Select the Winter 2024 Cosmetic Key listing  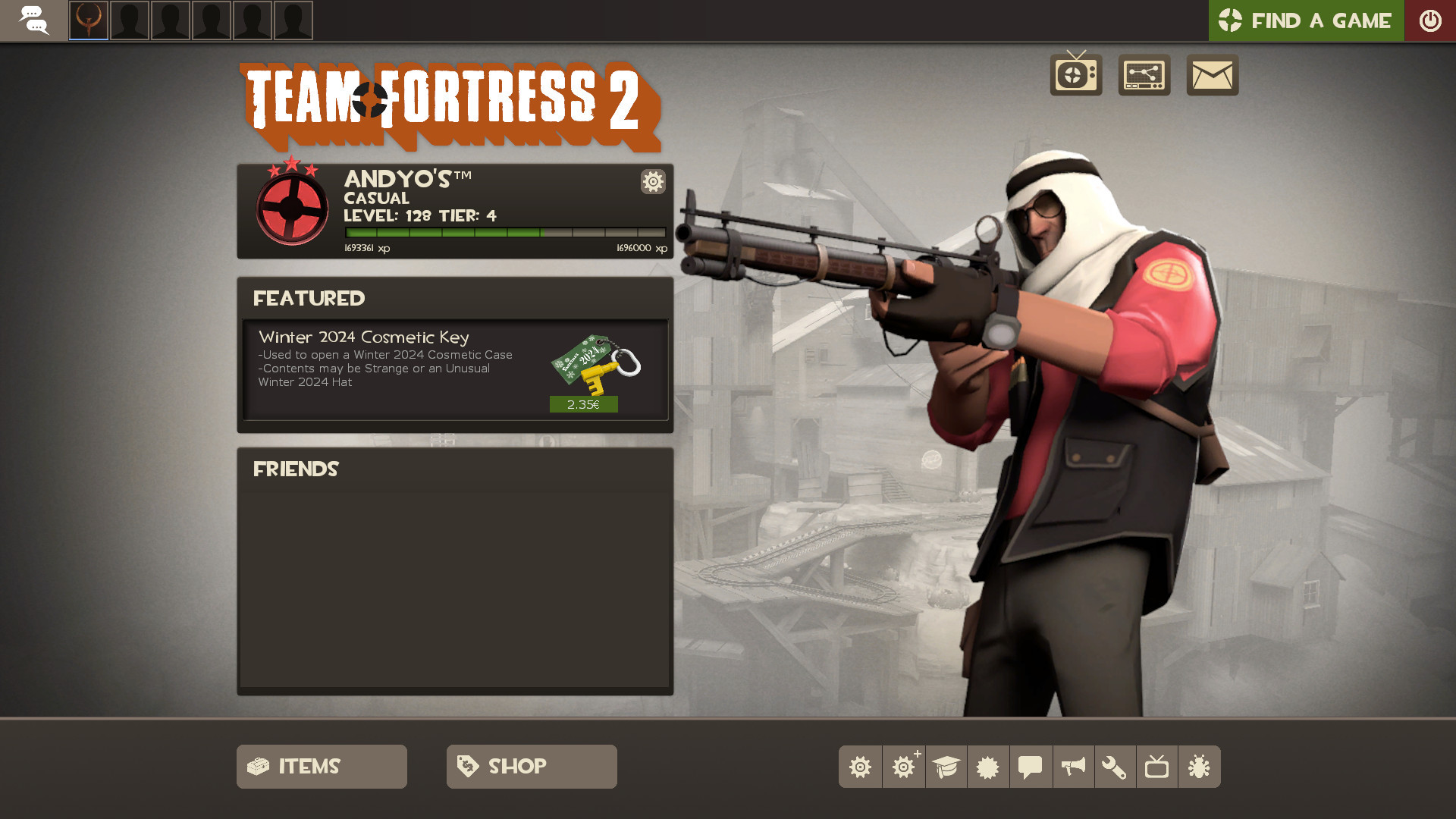(454, 371)
